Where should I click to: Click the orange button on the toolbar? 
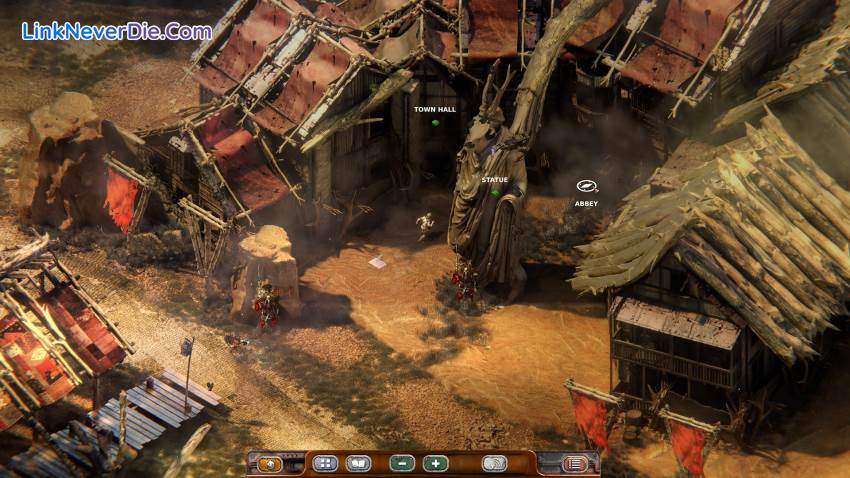point(270,463)
